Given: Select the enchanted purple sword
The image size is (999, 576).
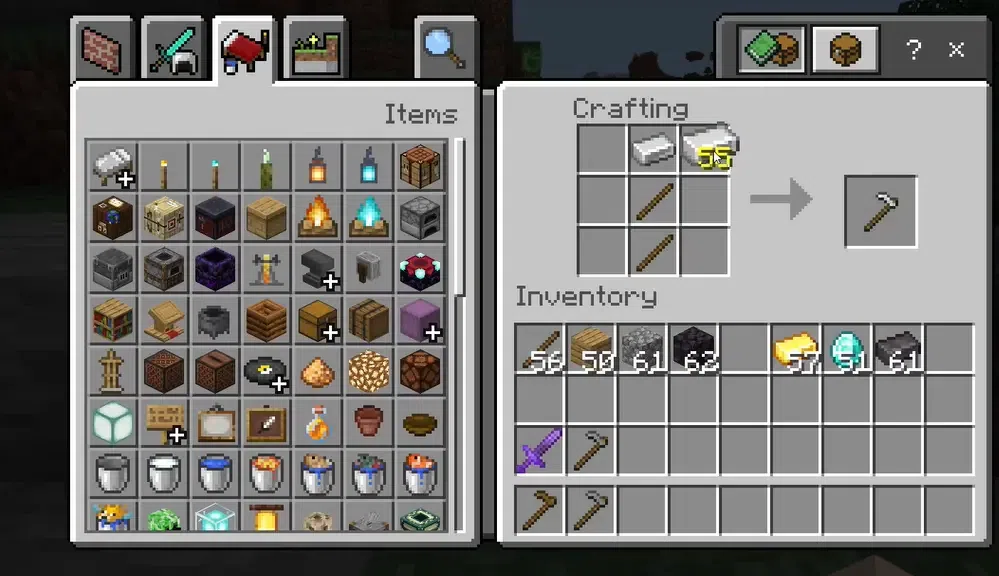Looking at the screenshot, I should click(540, 450).
